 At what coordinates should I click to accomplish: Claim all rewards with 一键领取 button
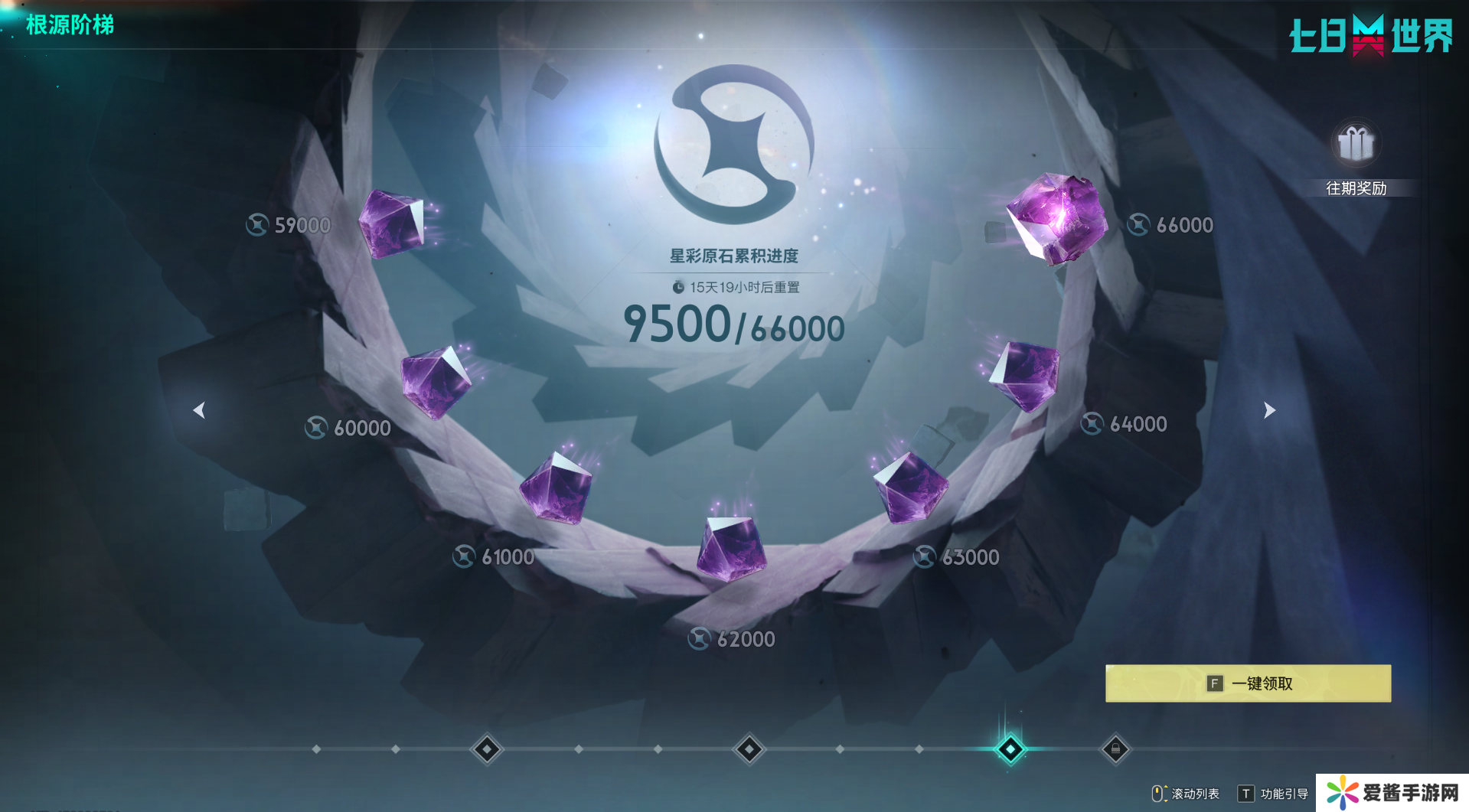pyautogui.click(x=1248, y=683)
